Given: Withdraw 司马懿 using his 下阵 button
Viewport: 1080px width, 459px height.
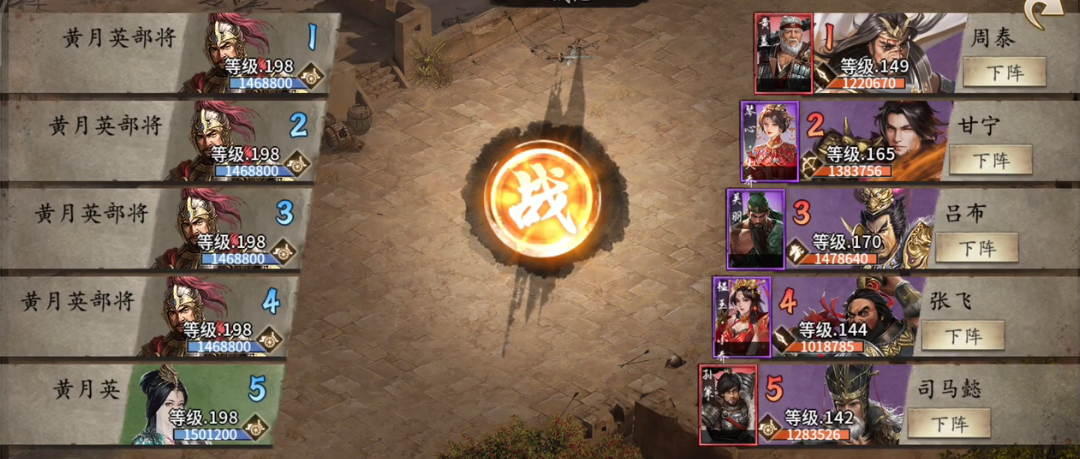Looking at the screenshot, I should tap(948, 423).
